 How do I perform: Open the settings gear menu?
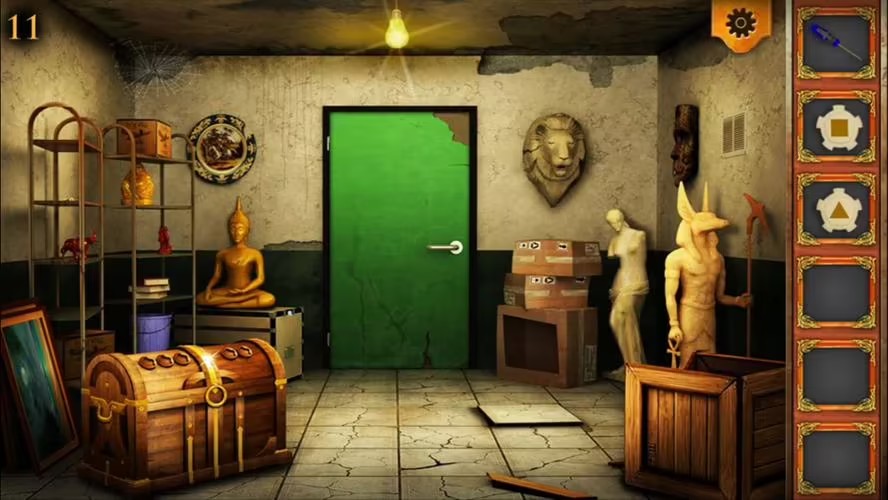[x=741, y=22]
